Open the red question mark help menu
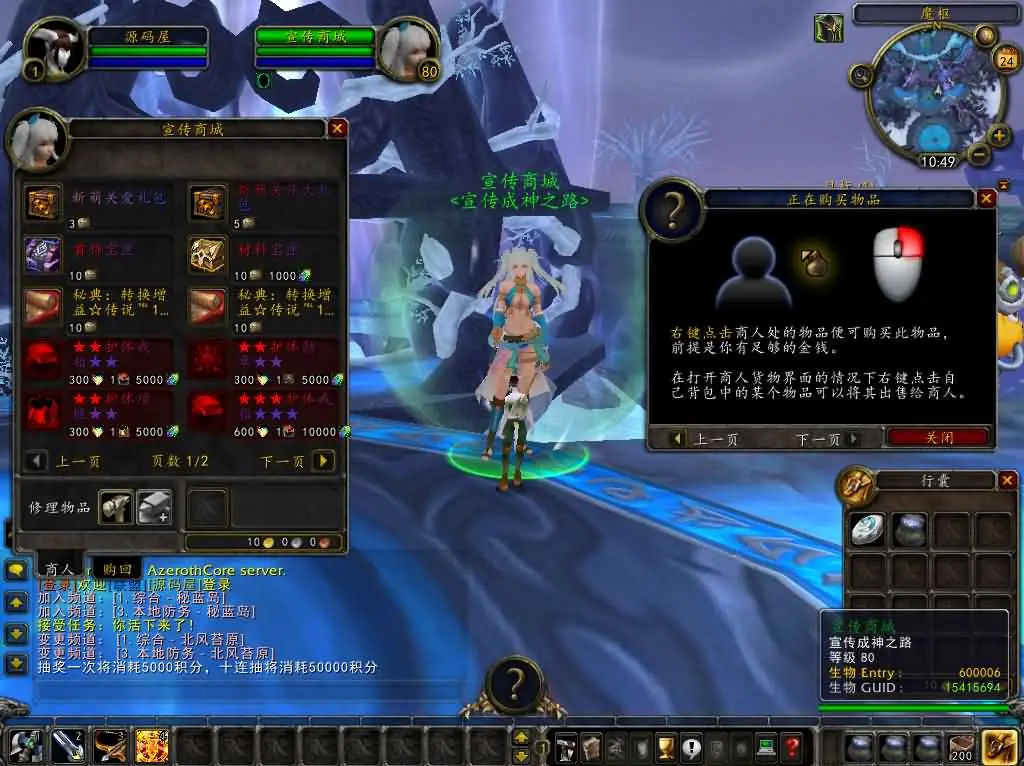 point(791,746)
